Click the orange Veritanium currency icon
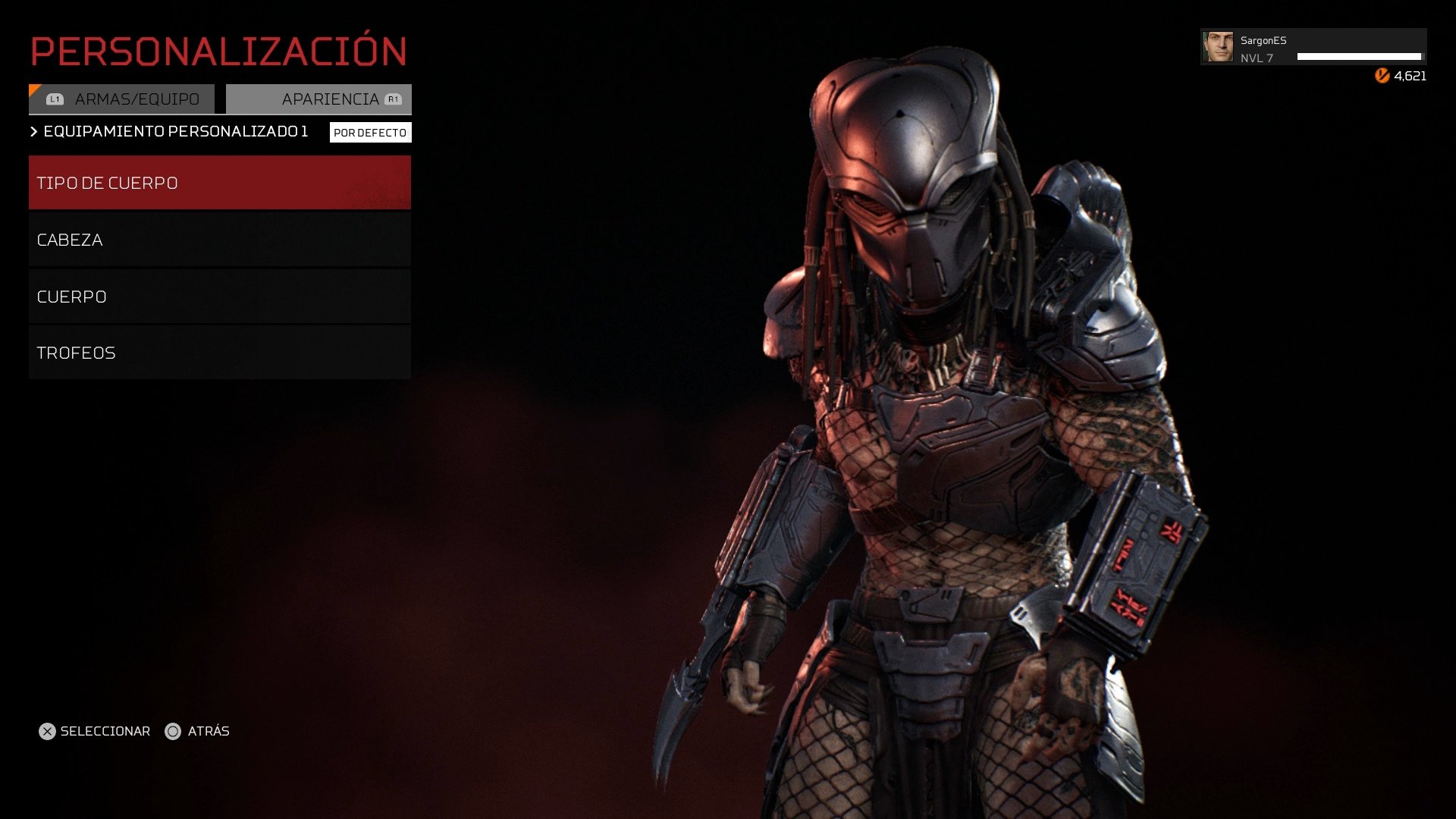The width and height of the screenshot is (1456, 819). 1382,75
